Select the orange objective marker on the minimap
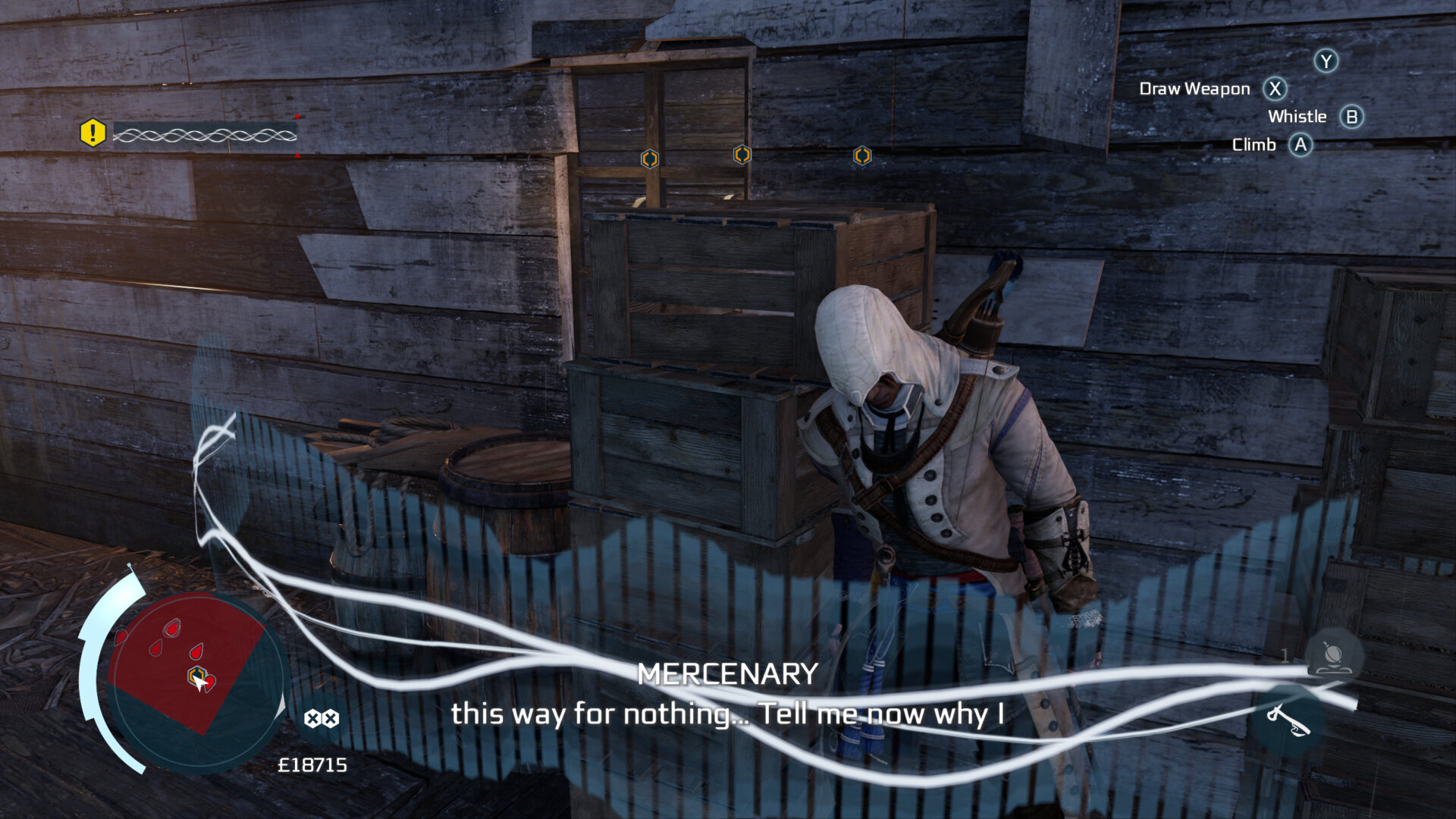 [196, 674]
